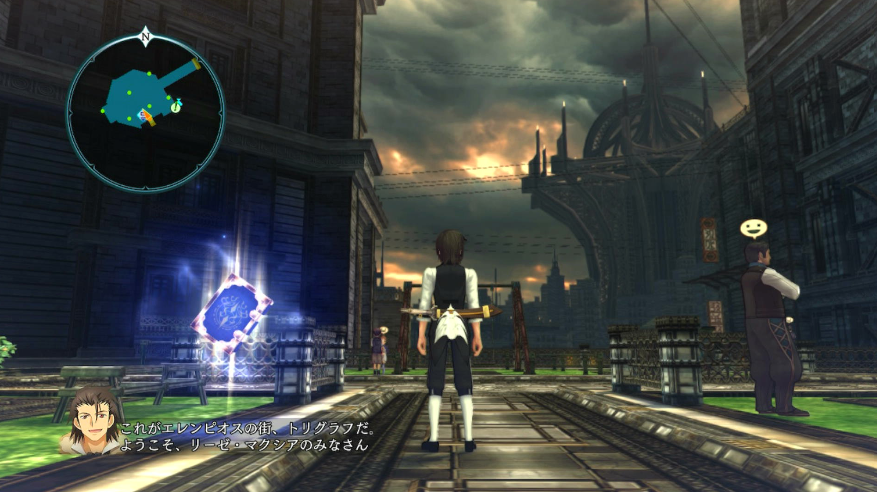Image resolution: width=877 pixels, height=492 pixels.
Task: Click the speaker portrait beside the dialogue
Action: click(x=91, y=418)
